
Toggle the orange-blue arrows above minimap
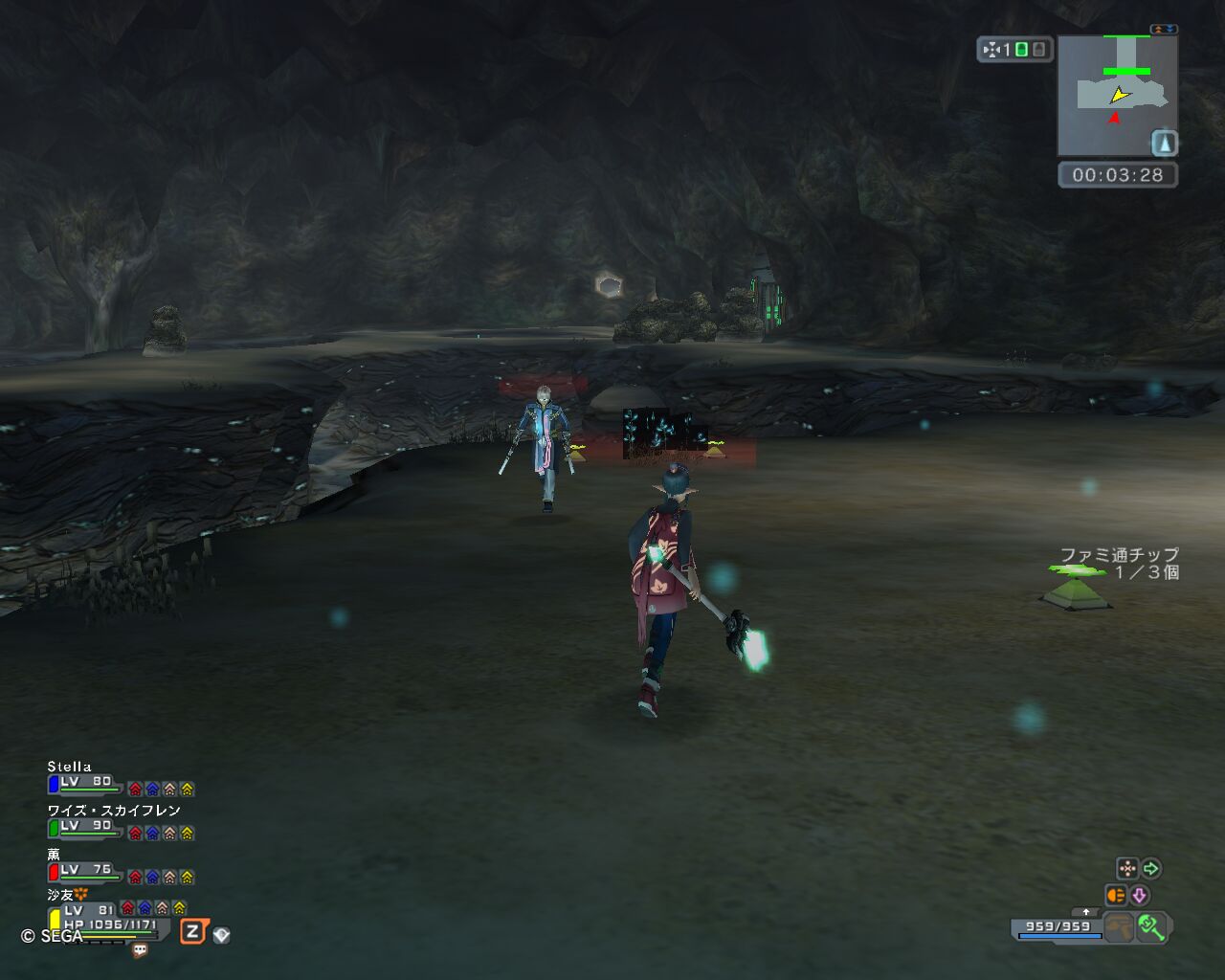click(x=1164, y=30)
